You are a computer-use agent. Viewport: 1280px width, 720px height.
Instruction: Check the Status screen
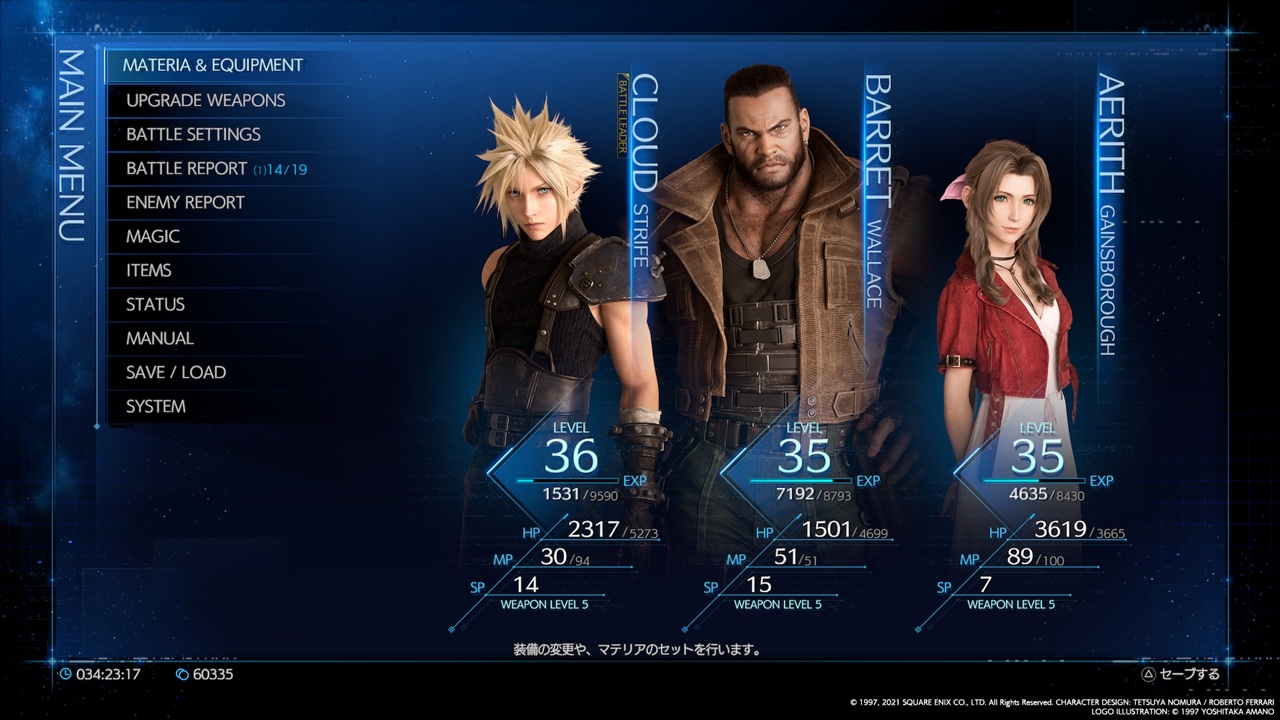[x=155, y=304]
